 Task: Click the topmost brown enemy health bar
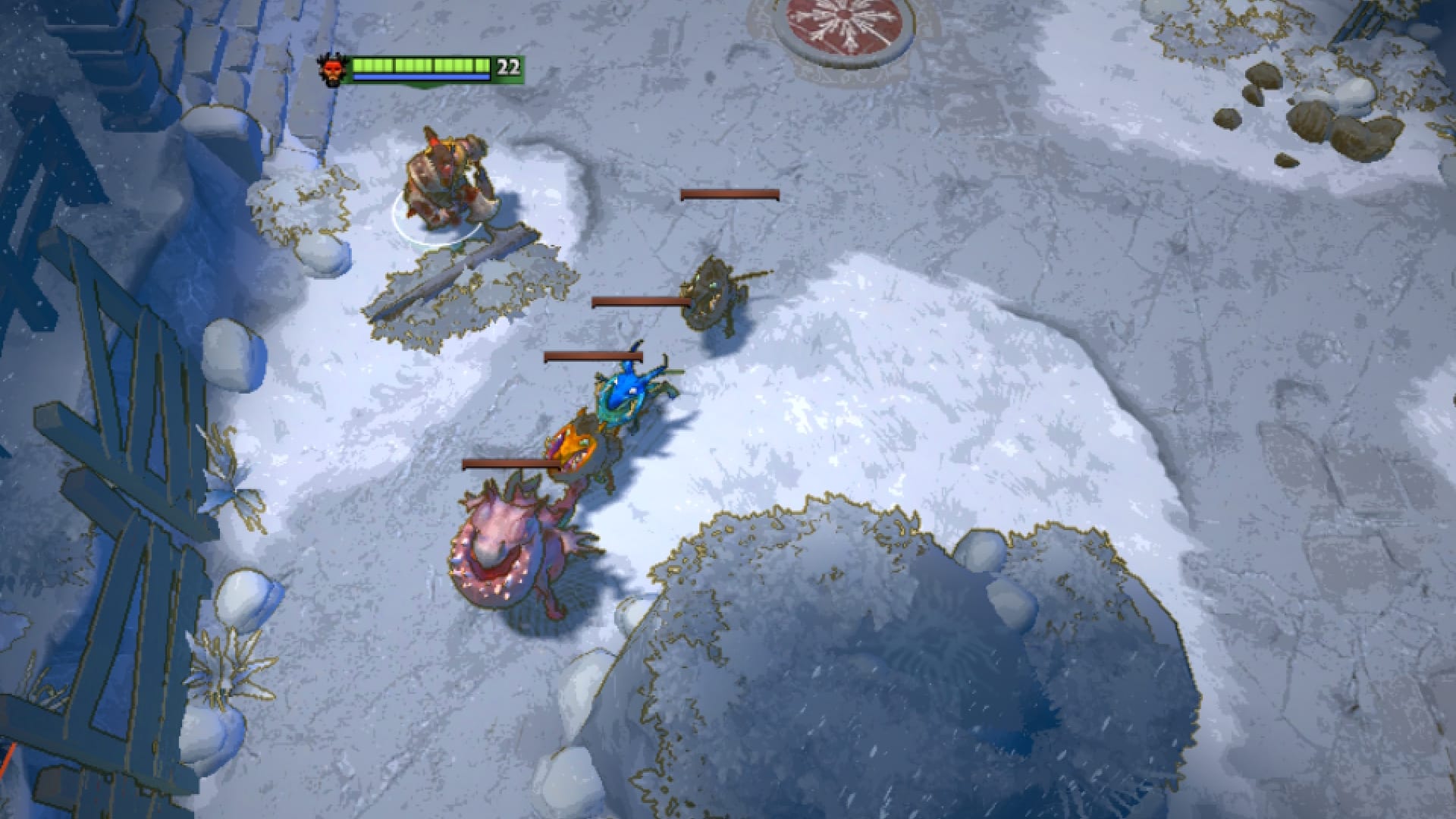pos(730,195)
